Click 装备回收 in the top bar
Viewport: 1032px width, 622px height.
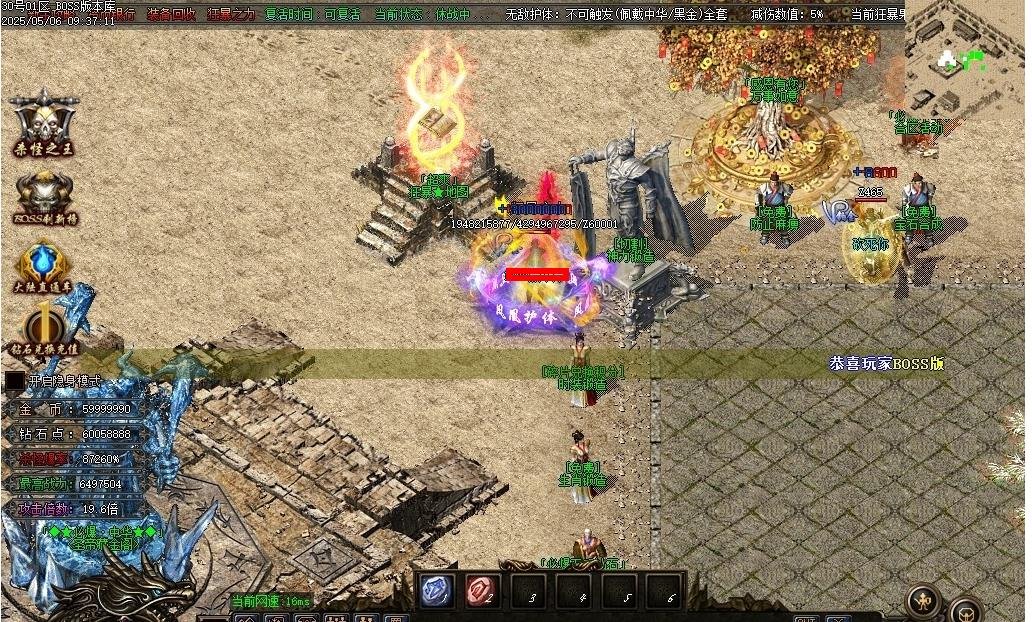pos(172,14)
